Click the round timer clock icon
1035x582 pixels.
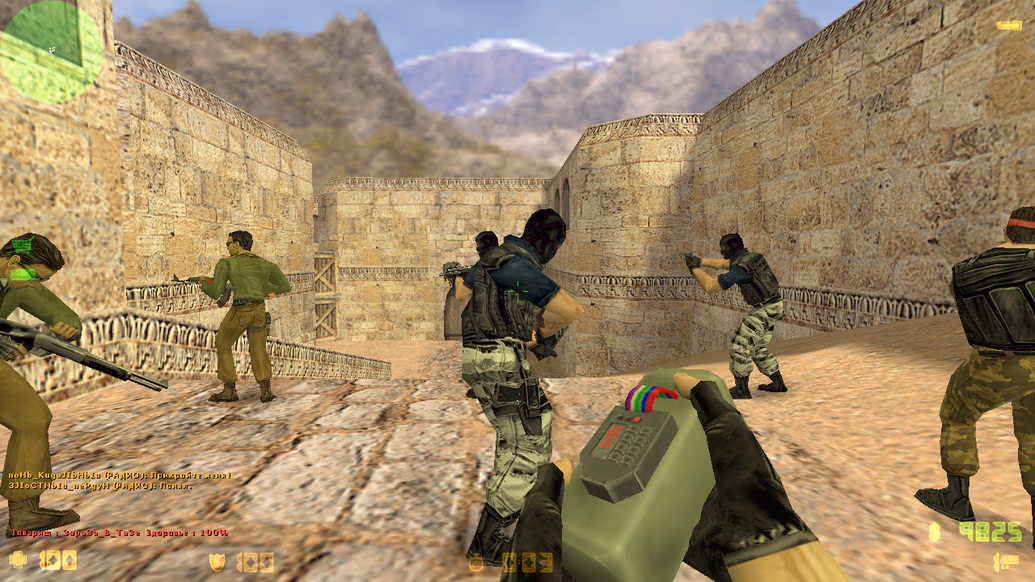(x=476, y=563)
